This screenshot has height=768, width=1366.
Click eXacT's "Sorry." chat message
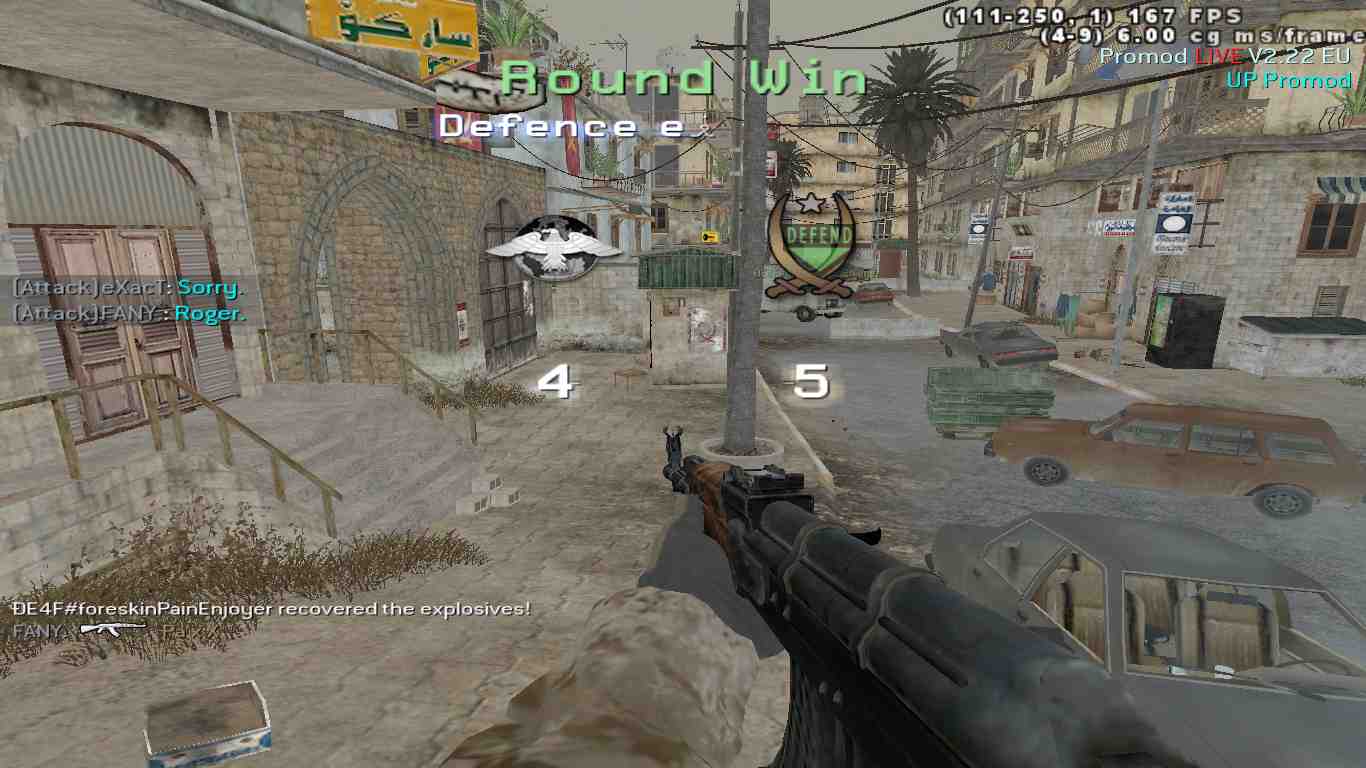(x=209, y=288)
